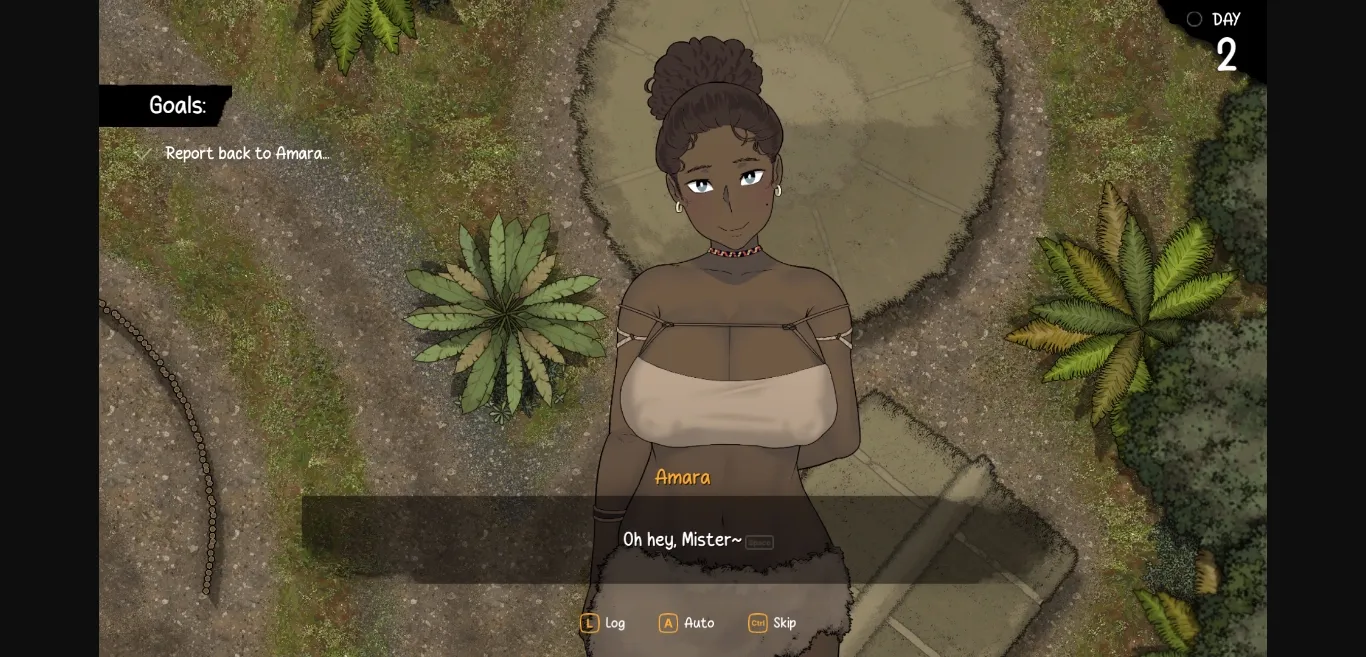Skip the current dialogue
Image resolution: width=1366 pixels, height=657 pixels.
pos(772,623)
